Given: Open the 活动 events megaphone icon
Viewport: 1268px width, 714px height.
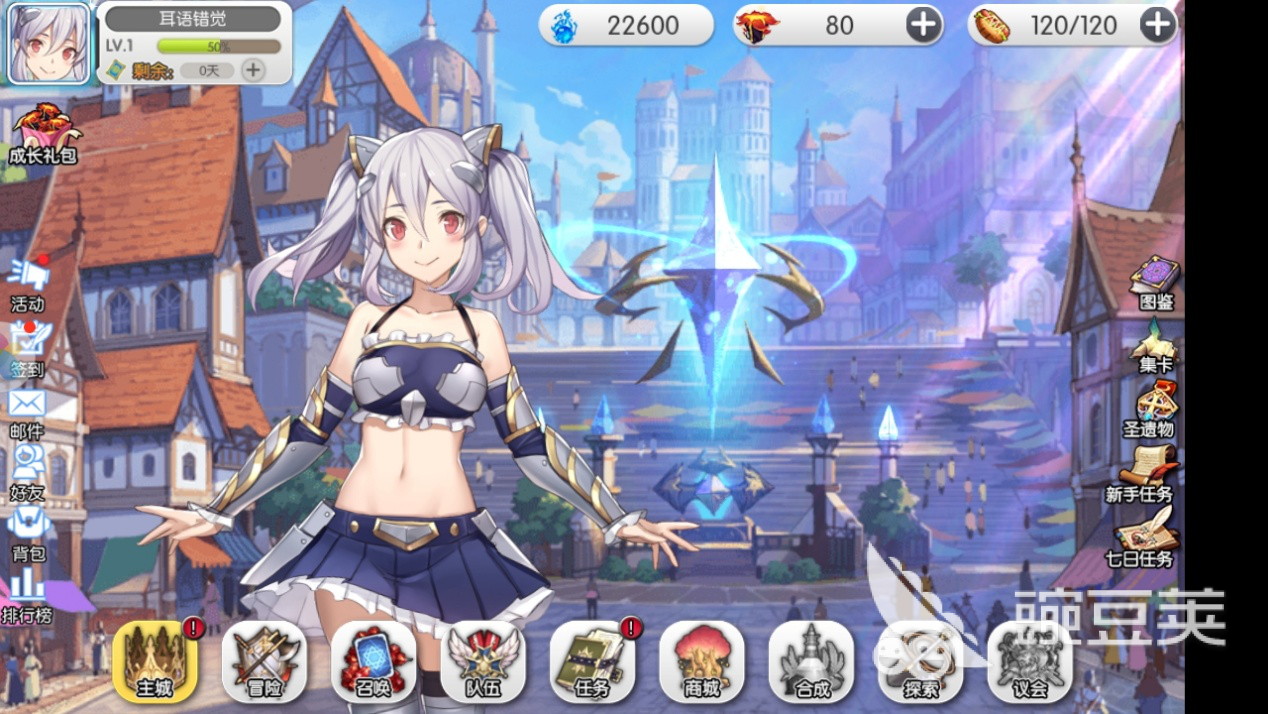Looking at the screenshot, I should click(x=28, y=282).
